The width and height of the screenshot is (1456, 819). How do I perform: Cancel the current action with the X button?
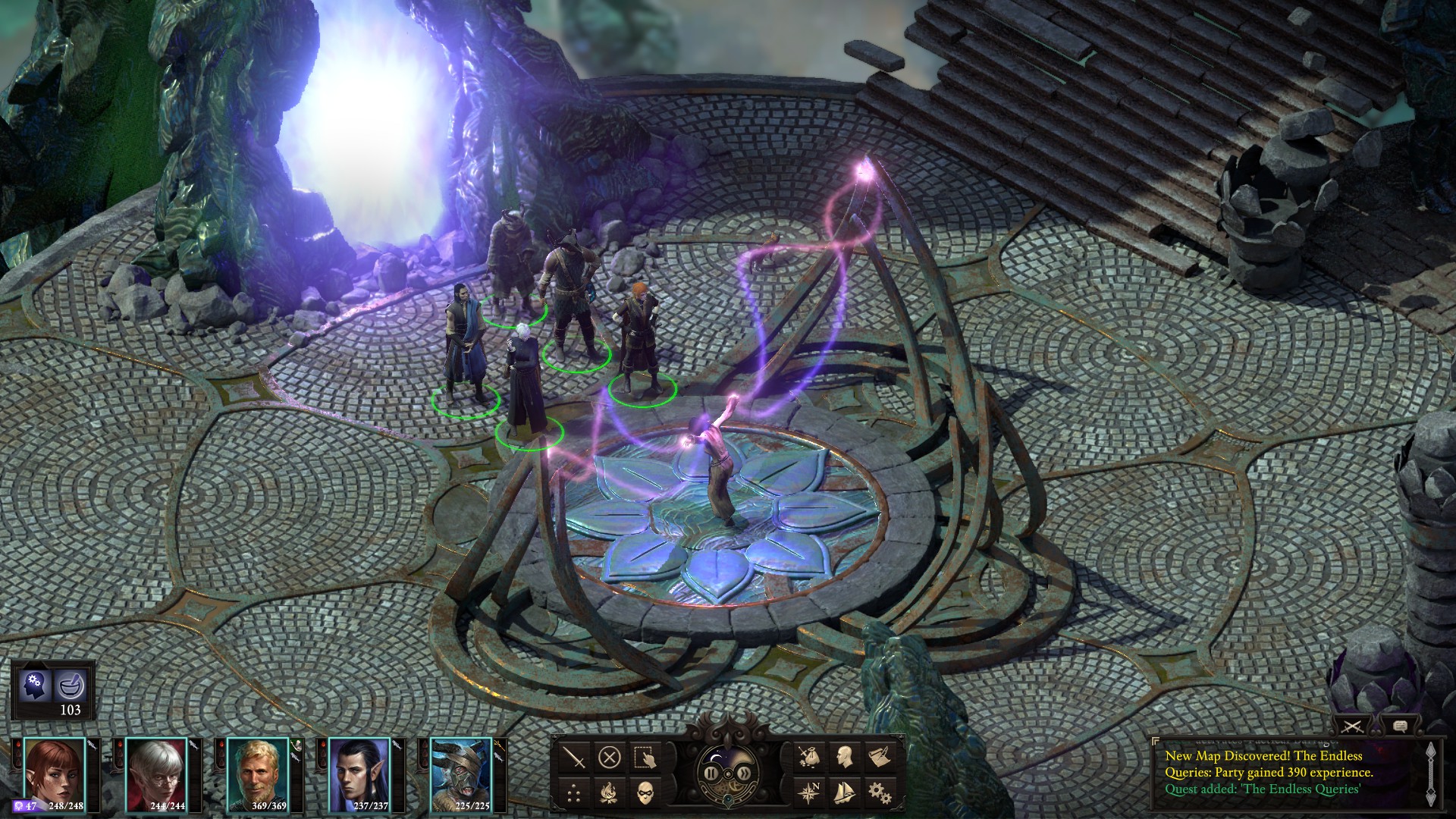[610, 757]
